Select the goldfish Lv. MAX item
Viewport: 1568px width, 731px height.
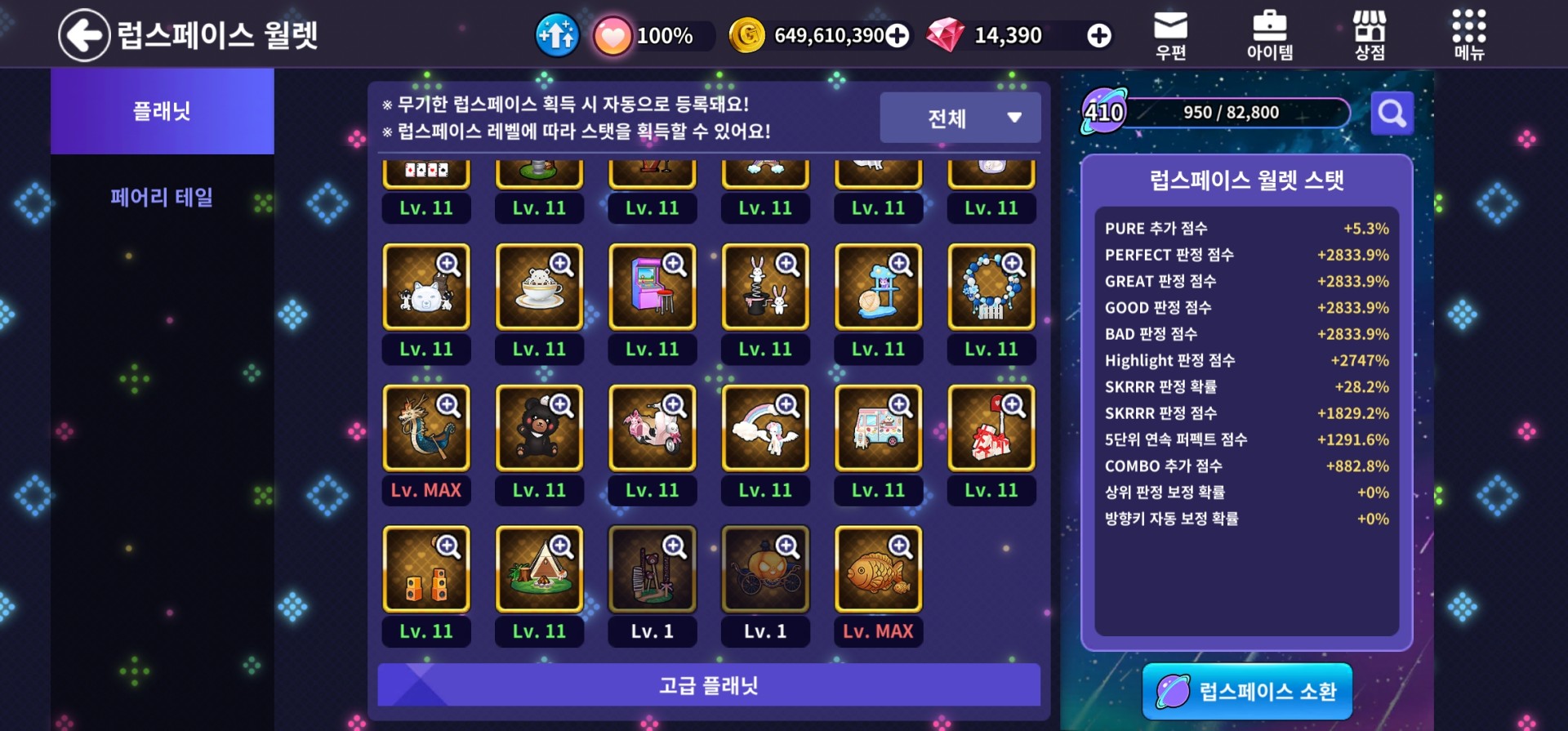(878, 570)
